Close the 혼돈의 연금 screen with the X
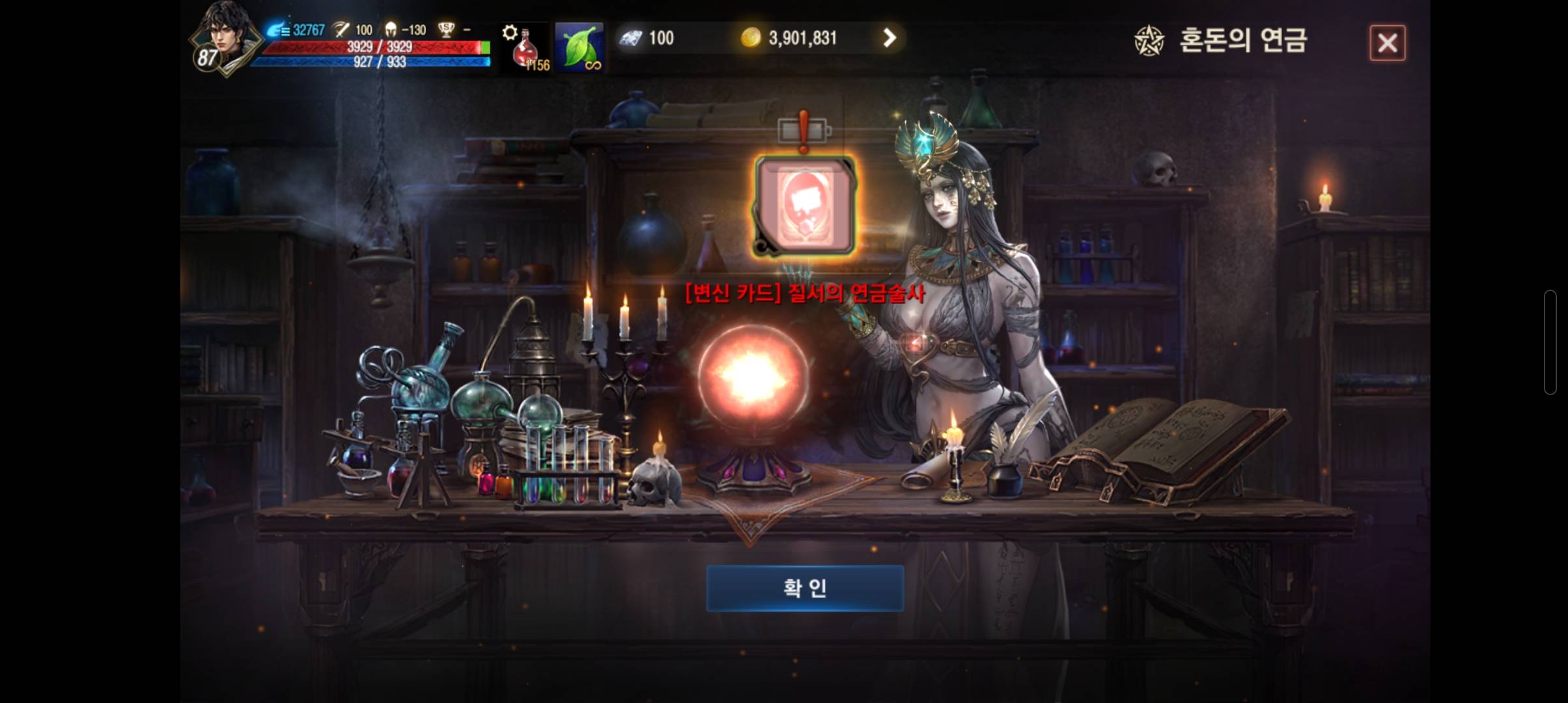This screenshot has width=1568, height=703. click(1388, 43)
